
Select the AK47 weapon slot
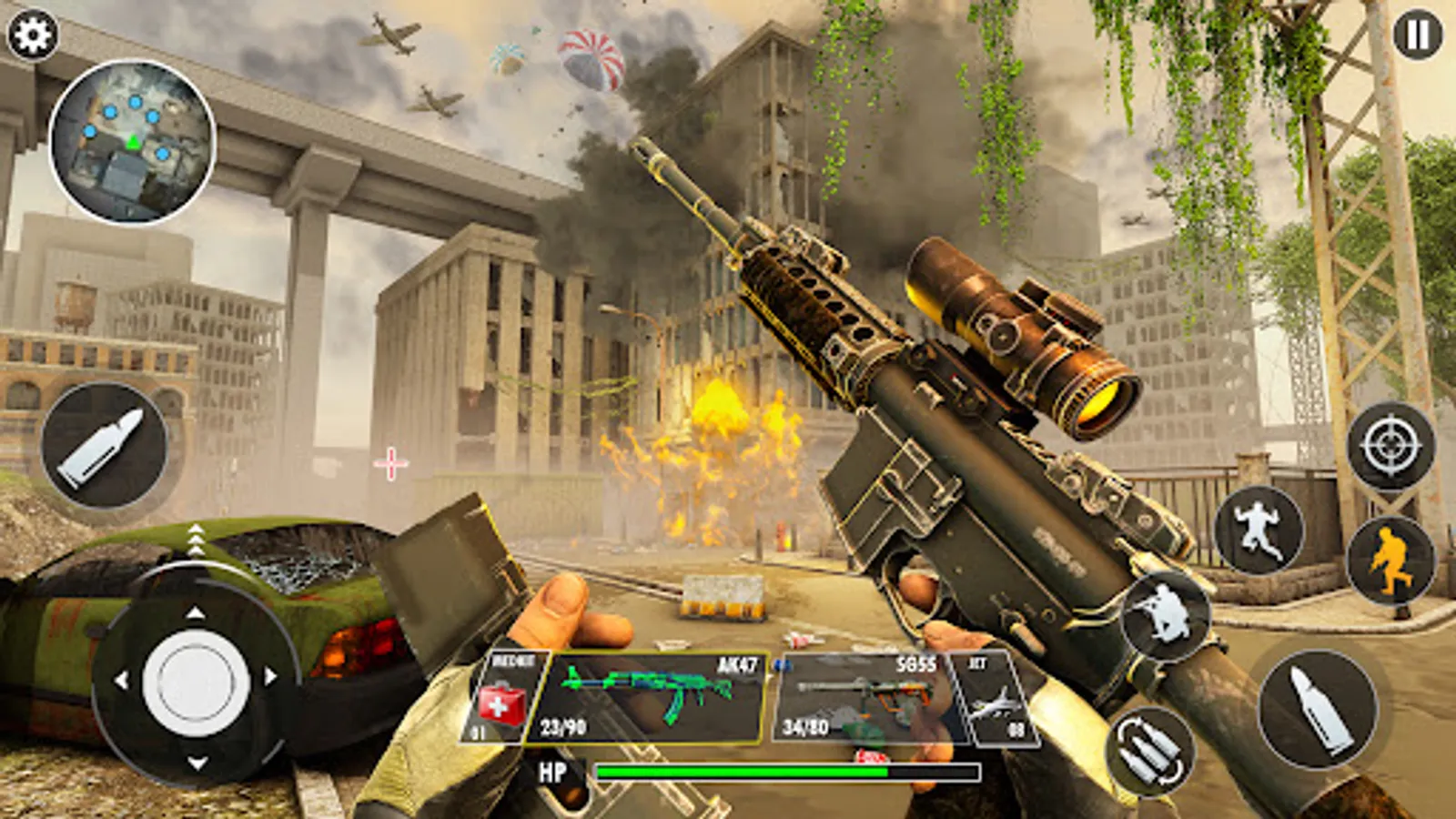[x=655, y=696]
